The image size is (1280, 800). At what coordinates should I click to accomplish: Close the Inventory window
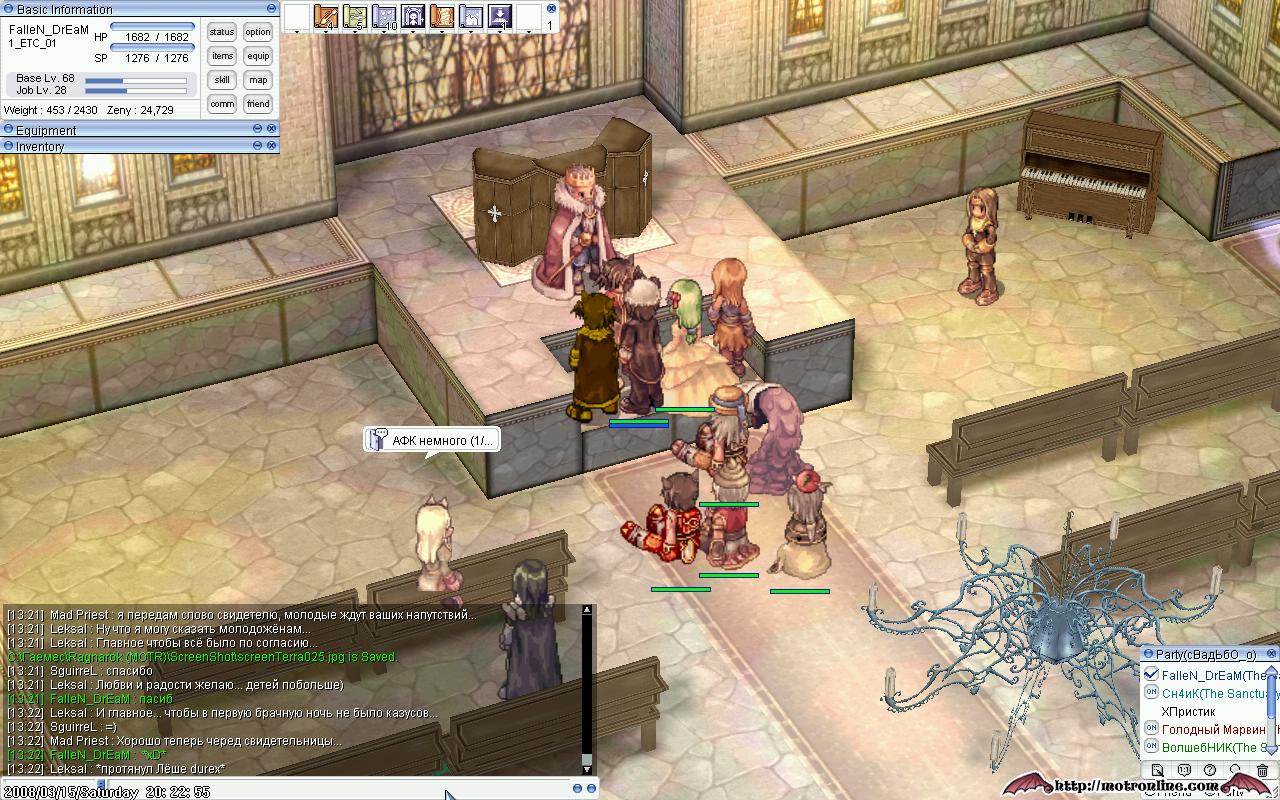pyautogui.click(x=271, y=145)
